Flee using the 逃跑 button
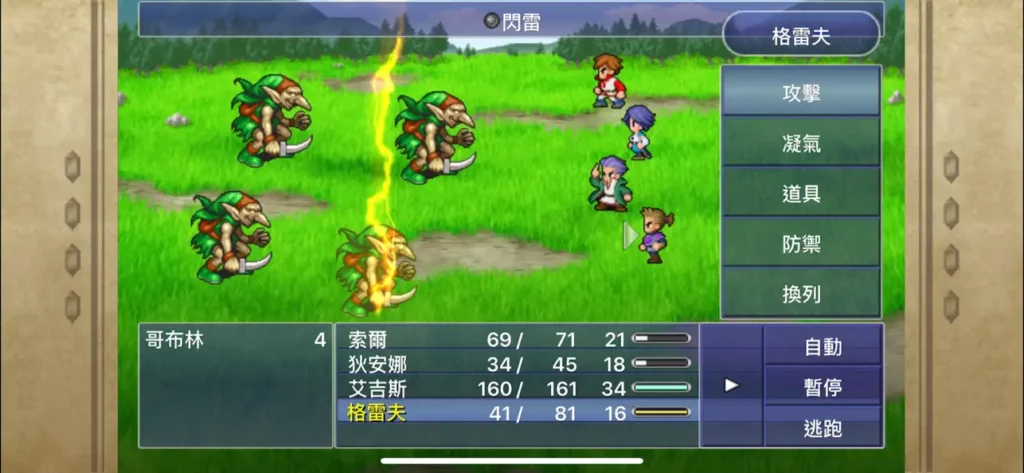 click(x=822, y=428)
